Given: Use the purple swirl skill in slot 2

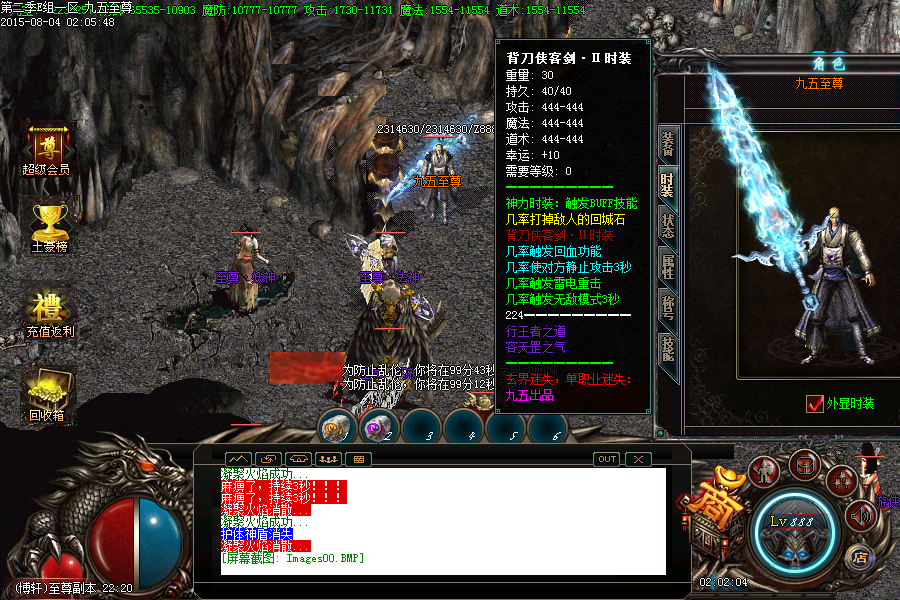Looking at the screenshot, I should pyautogui.click(x=379, y=428).
